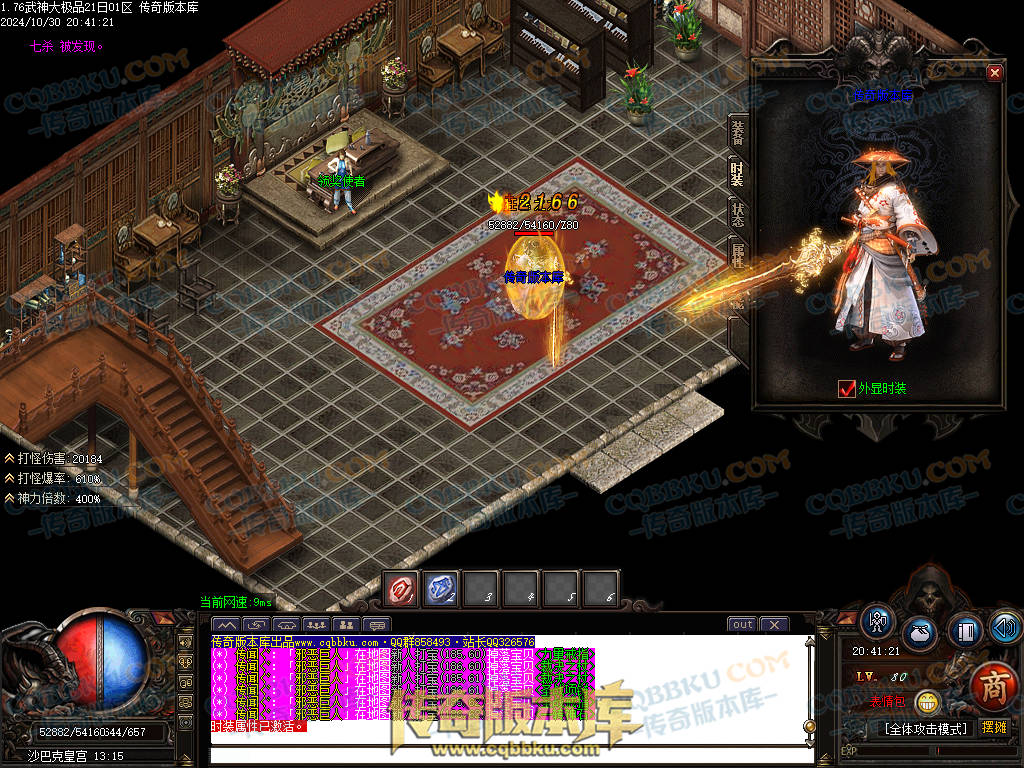Open the 状态 status tab
Image resolution: width=1024 pixels, height=768 pixels.
click(737, 212)
